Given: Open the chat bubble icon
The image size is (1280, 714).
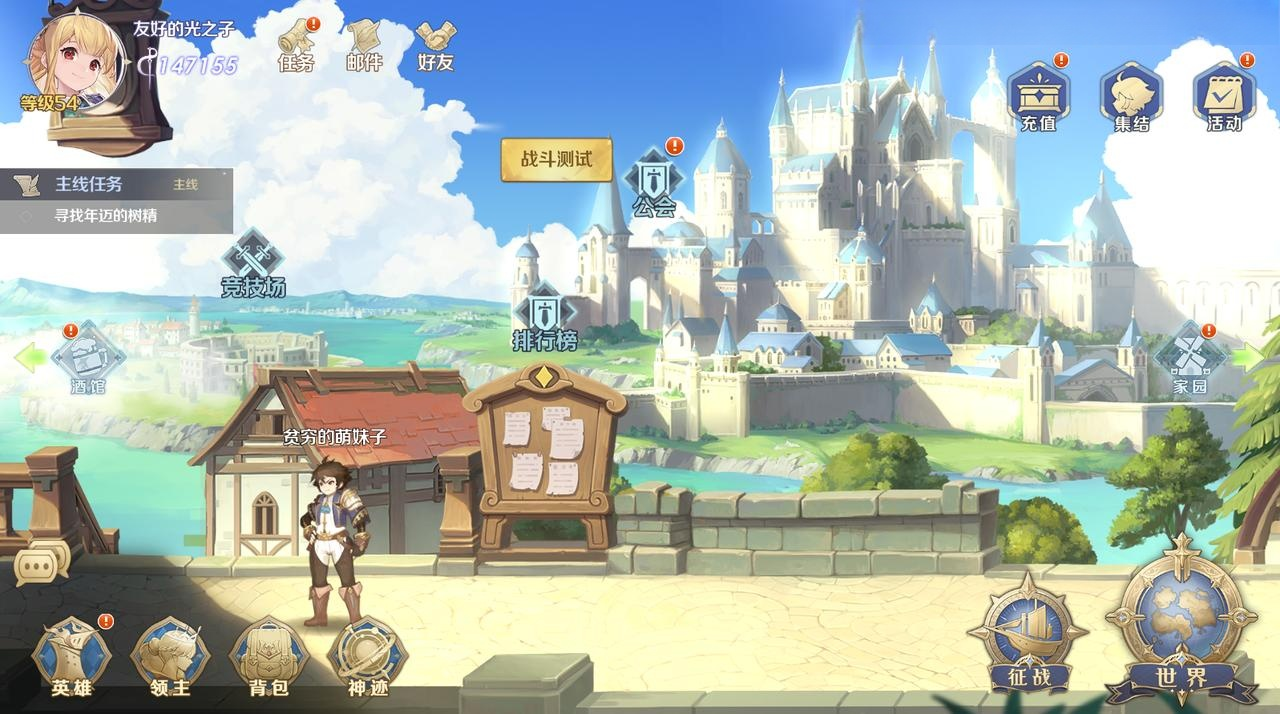Looking at the screenshot, I should tap(42, 564).
